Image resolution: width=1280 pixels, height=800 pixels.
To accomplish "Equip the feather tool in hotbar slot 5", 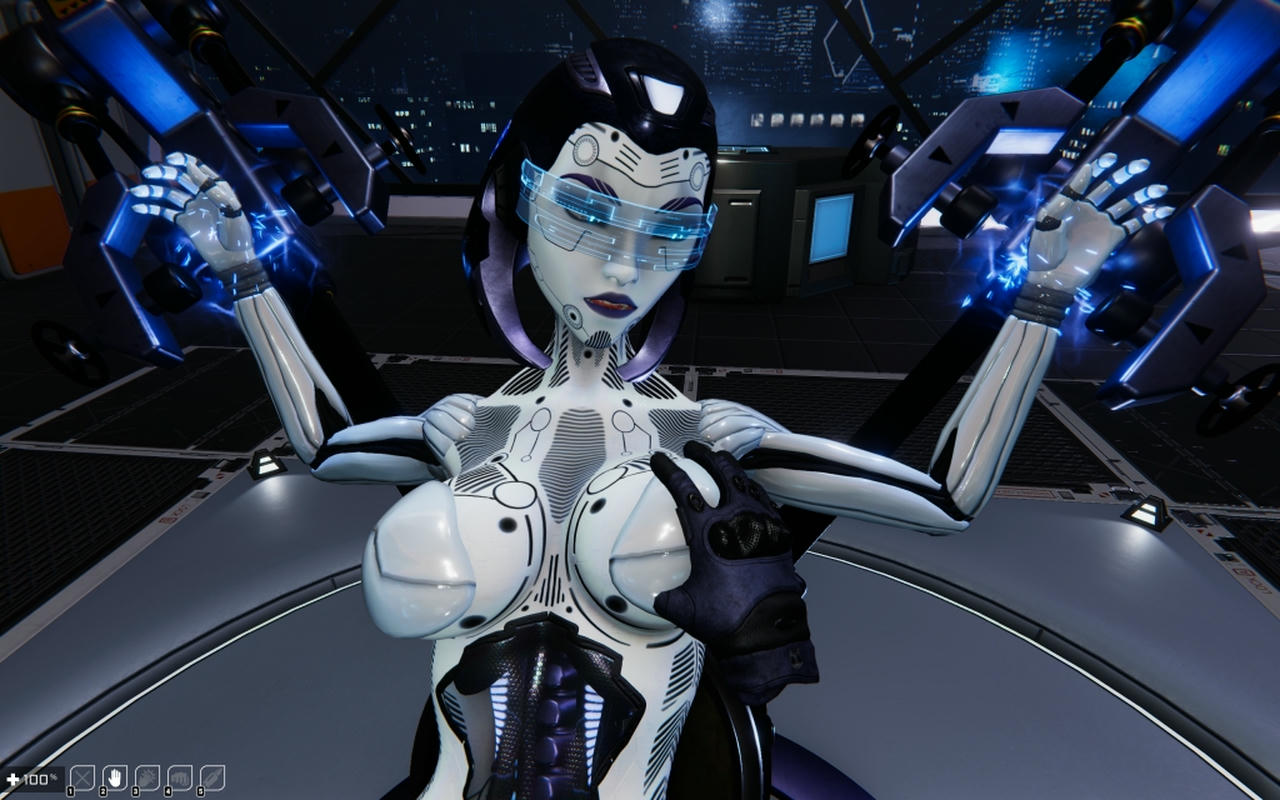I will [x=212, y=775].
